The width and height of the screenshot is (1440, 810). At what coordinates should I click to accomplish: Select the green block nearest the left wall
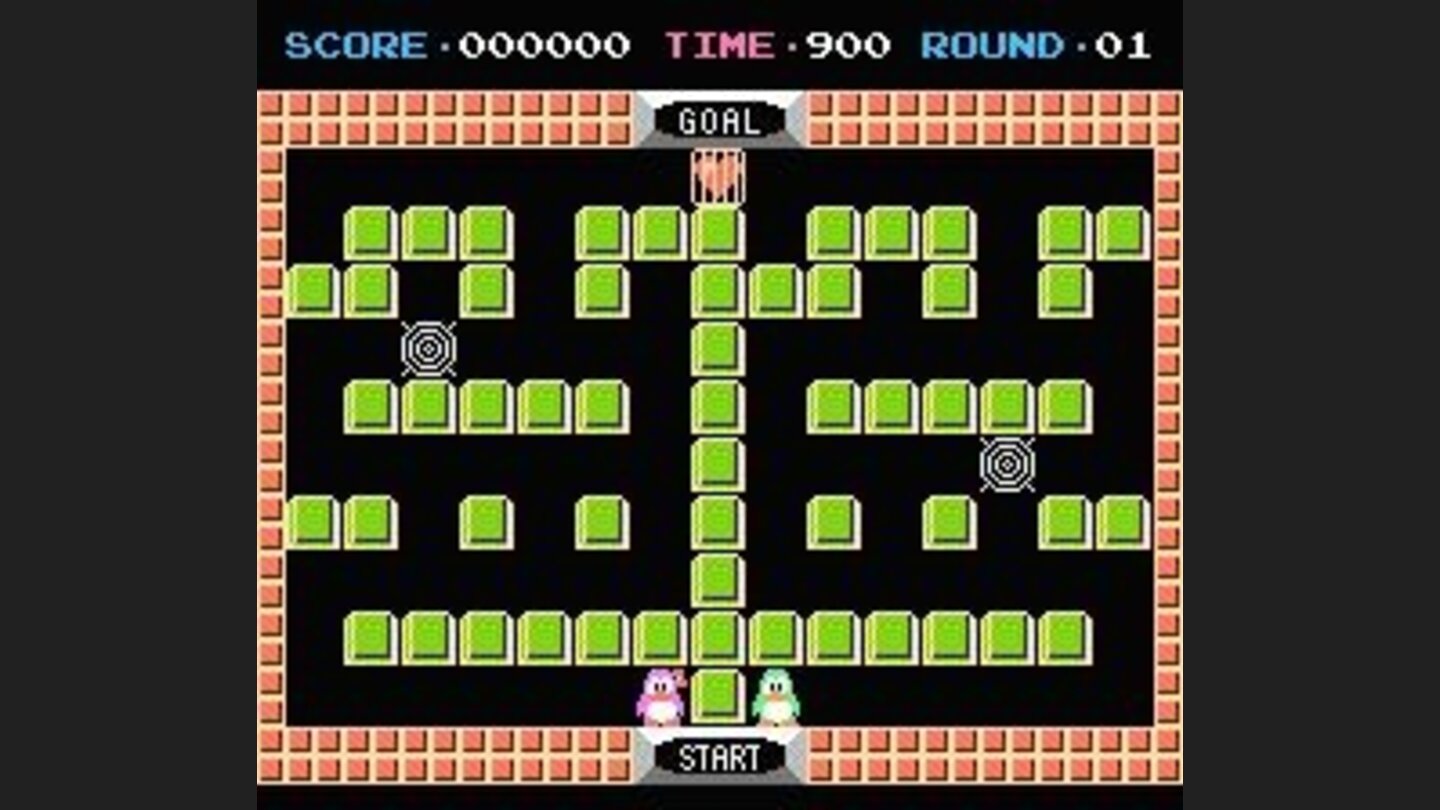point(310,290)
